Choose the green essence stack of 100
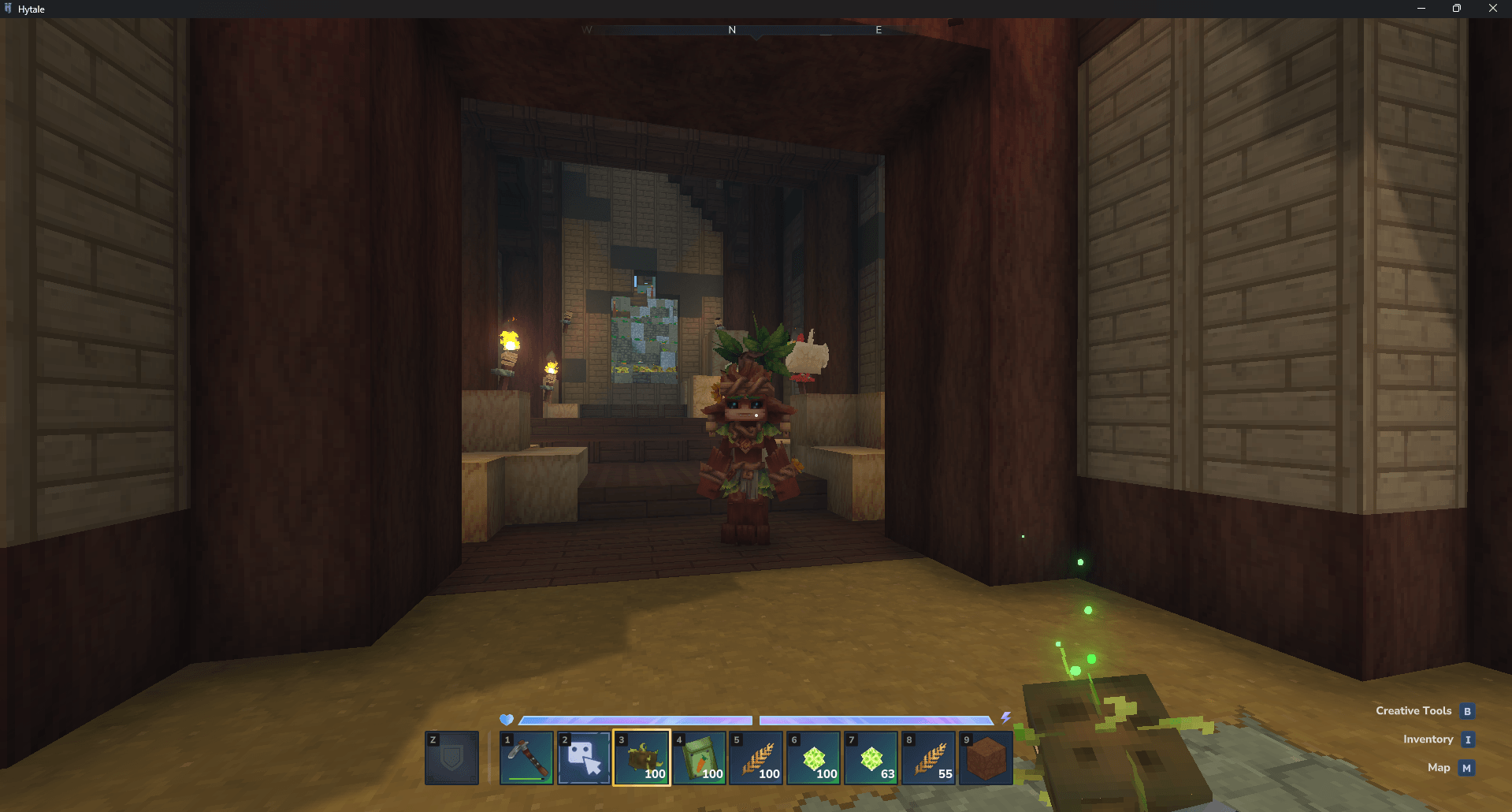Image resolution: width=1512 pixels, height=812 pixels. tap(814, 758)
